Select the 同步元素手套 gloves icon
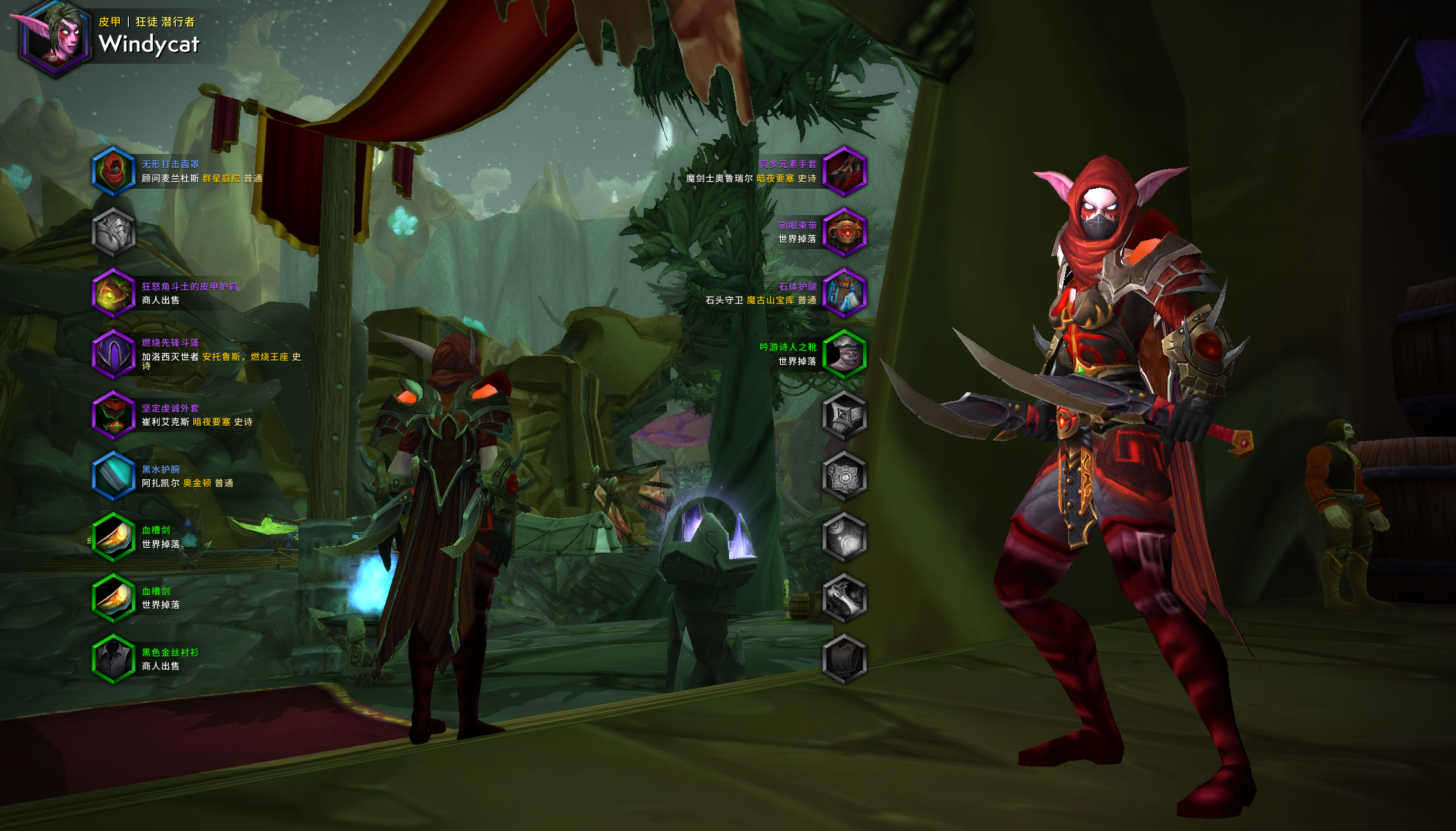 844,171
